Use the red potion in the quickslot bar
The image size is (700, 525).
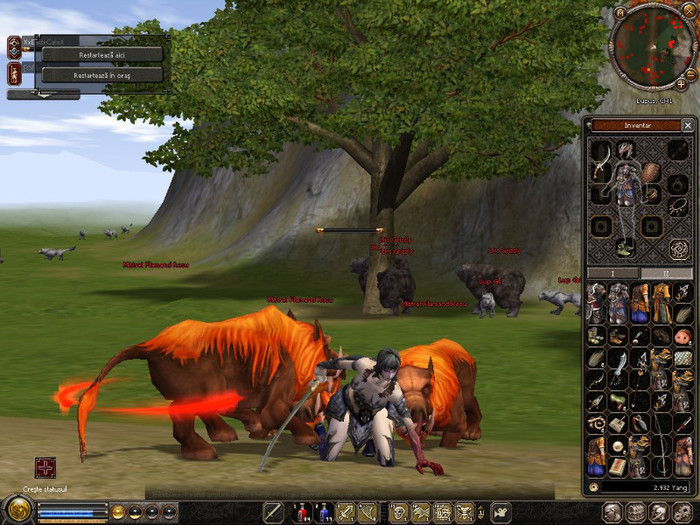pos(299,513)
